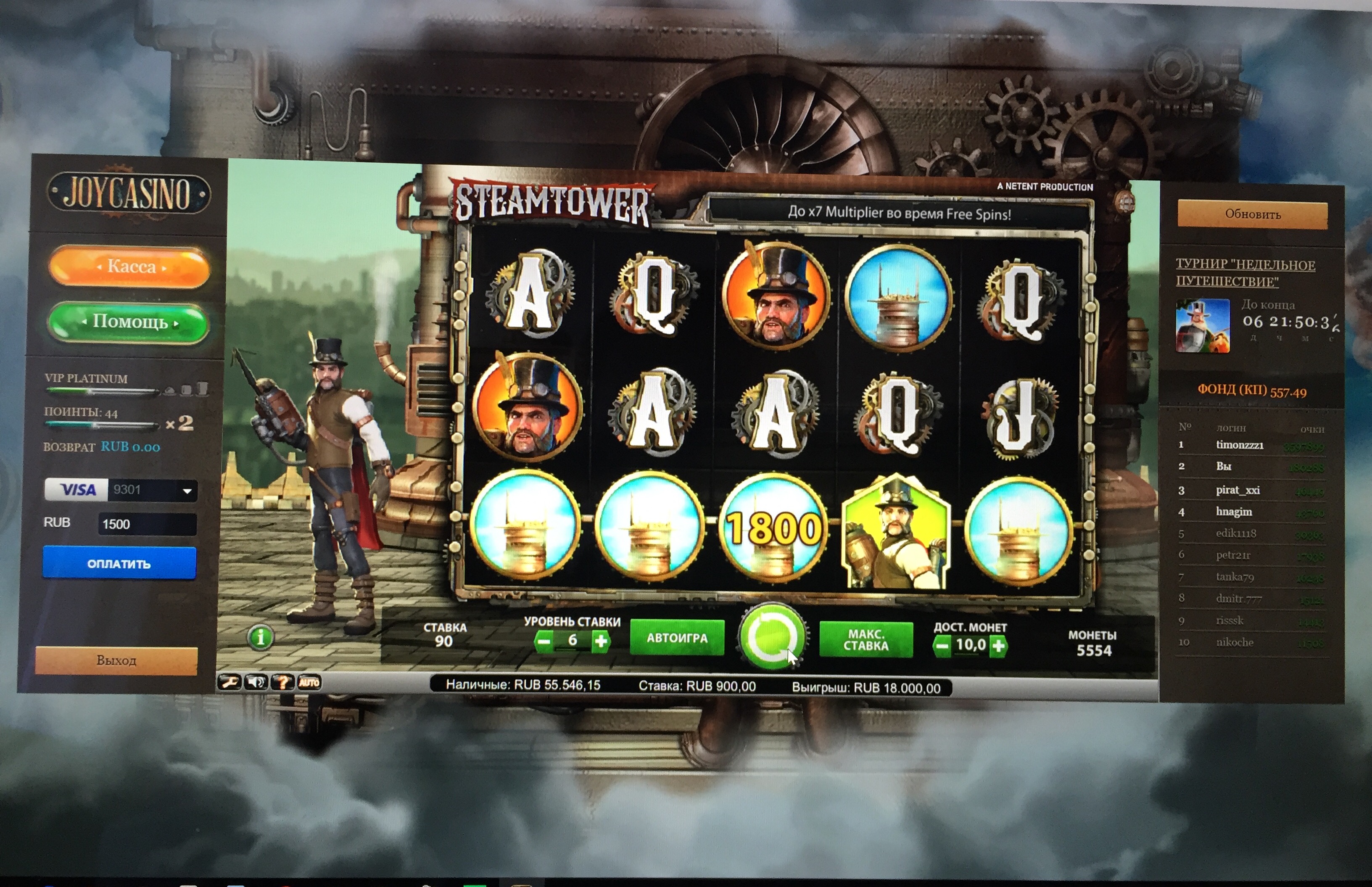This screenshot has height=887, width=1372.
Task: Open the Недельное Путешествие tournament link
Action: 1245,272
